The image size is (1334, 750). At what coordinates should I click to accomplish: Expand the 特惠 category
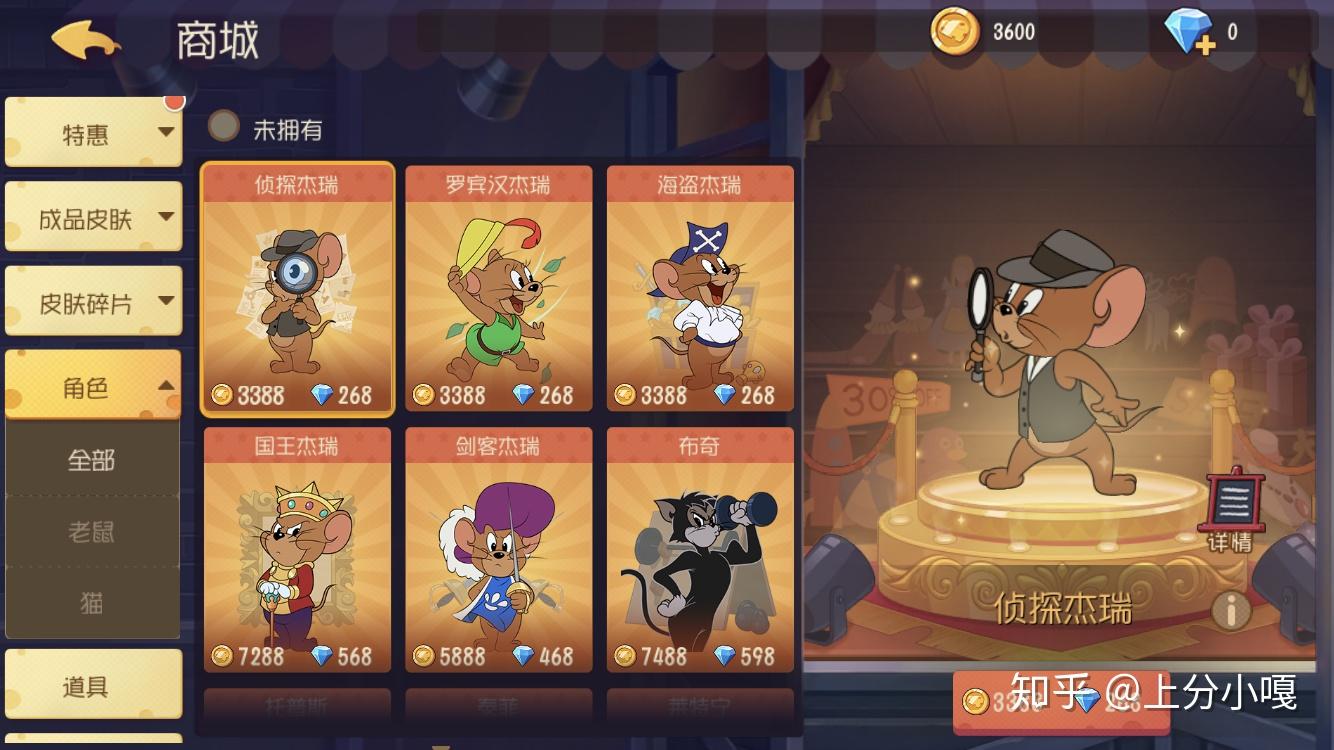pyautogui.click(x=93, y=133)
